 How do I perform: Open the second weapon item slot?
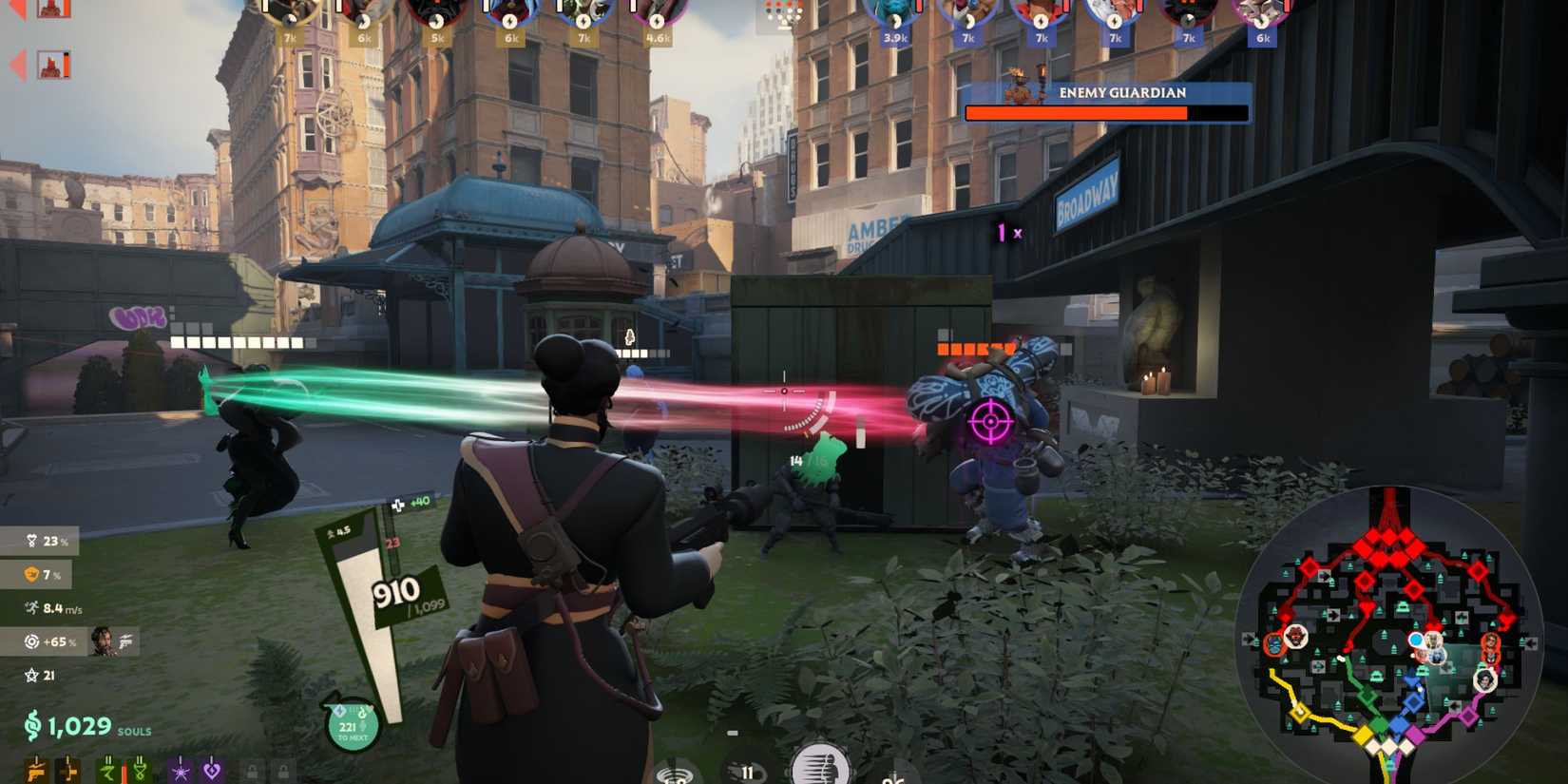[67, 770]
